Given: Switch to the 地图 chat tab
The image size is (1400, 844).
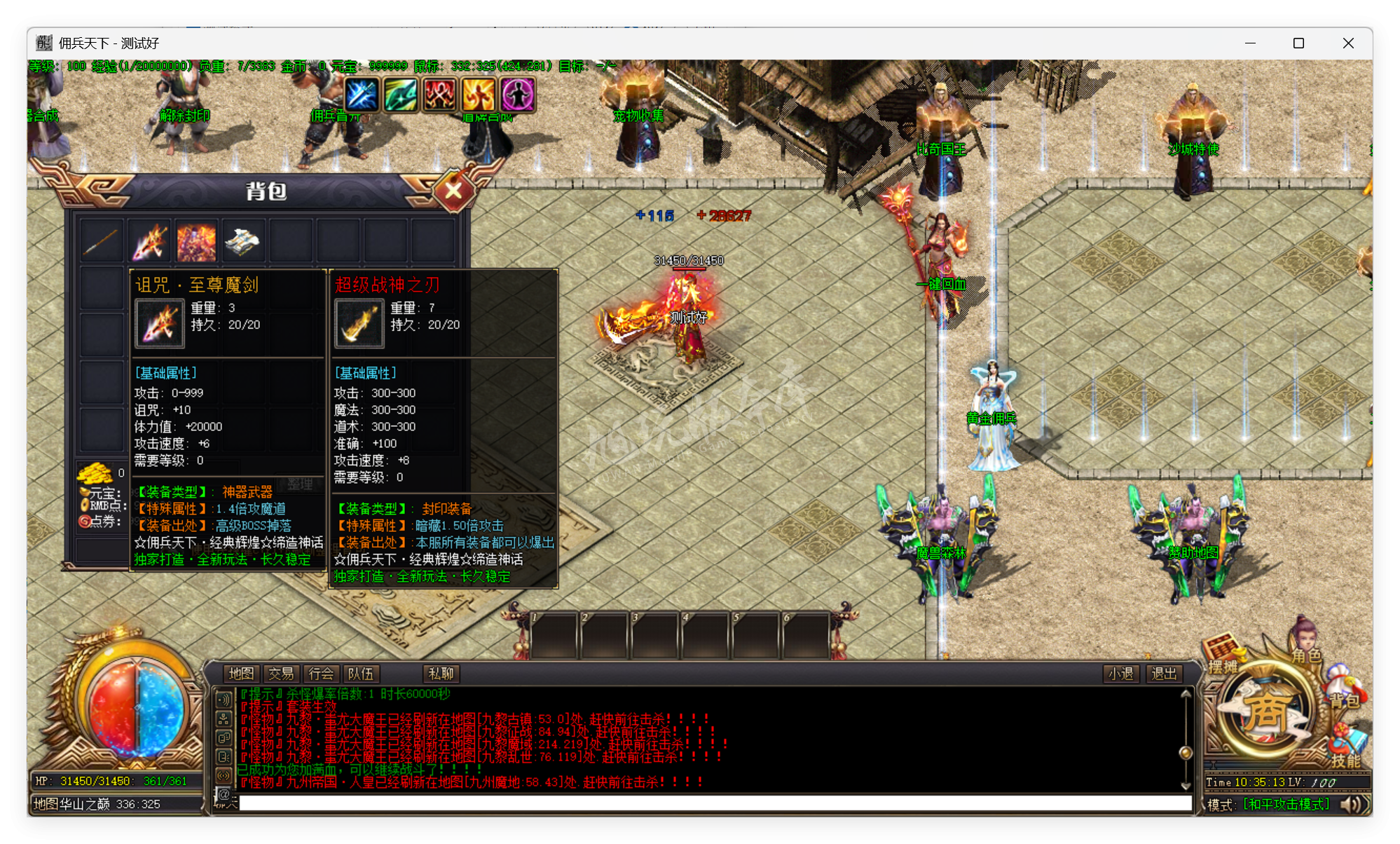Looking at the screenshot, I should point(242,674).
